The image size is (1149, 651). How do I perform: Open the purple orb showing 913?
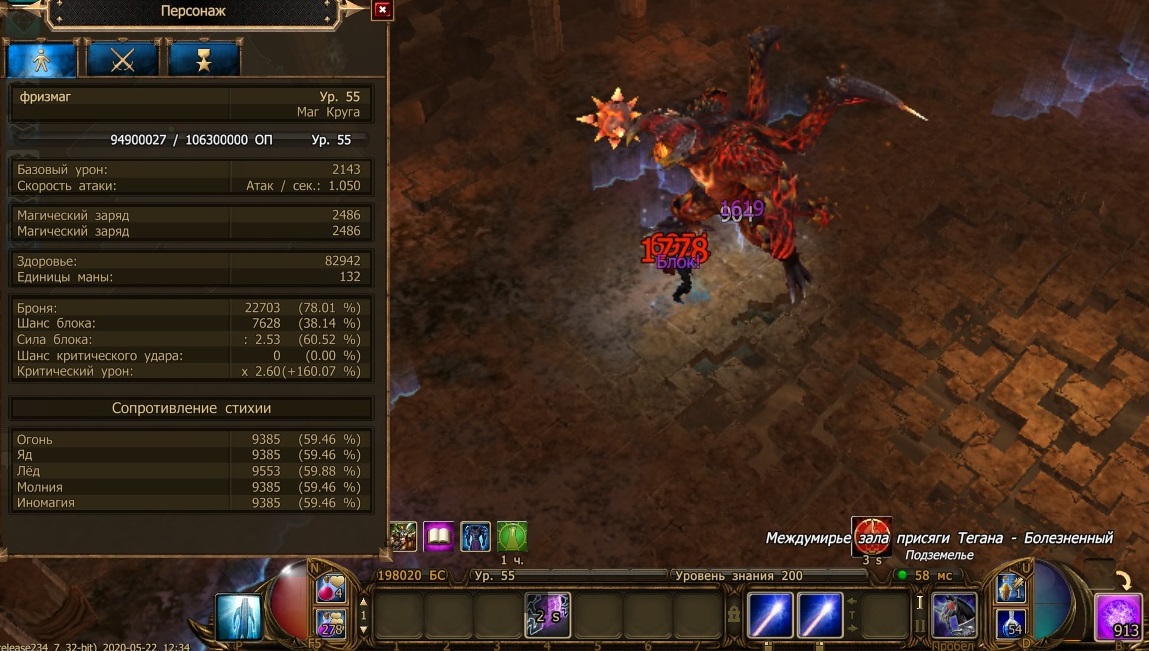click(x=1119, y=616)
